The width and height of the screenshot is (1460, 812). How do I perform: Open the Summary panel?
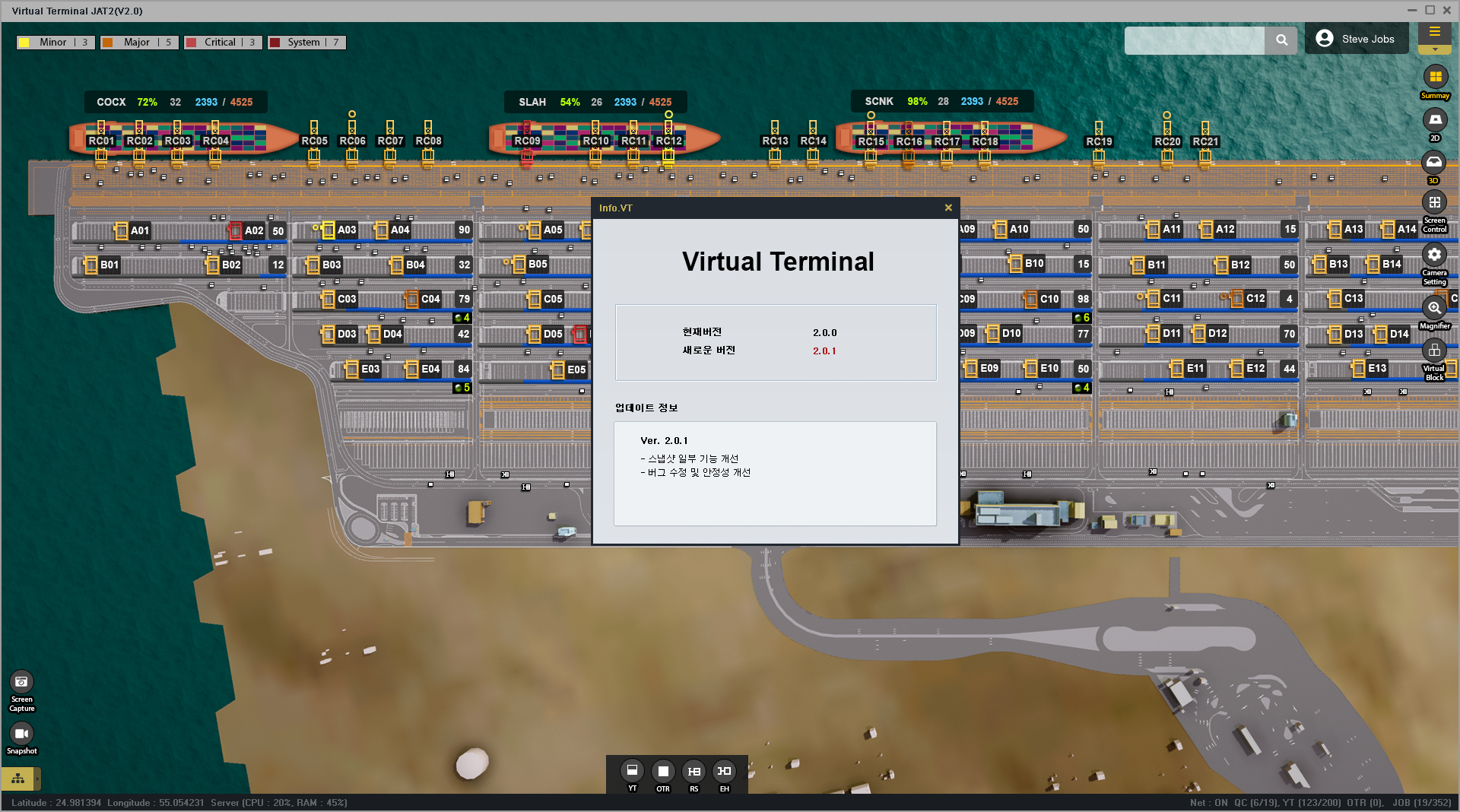click(x=1434, y=78)
